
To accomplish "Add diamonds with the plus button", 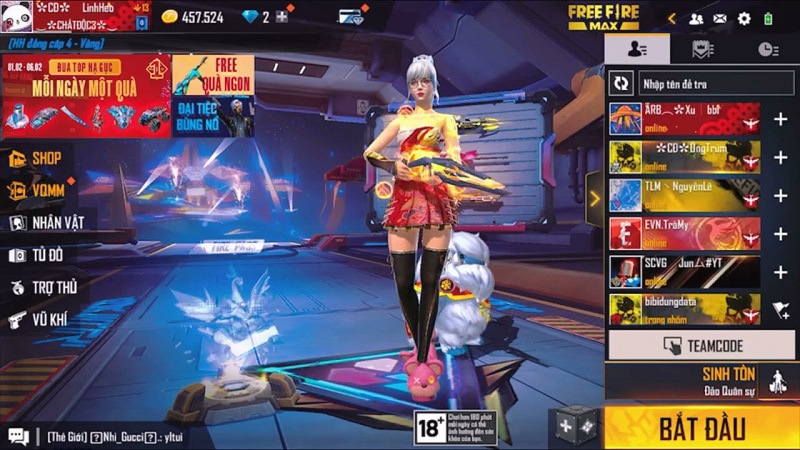I will point(283,17).
